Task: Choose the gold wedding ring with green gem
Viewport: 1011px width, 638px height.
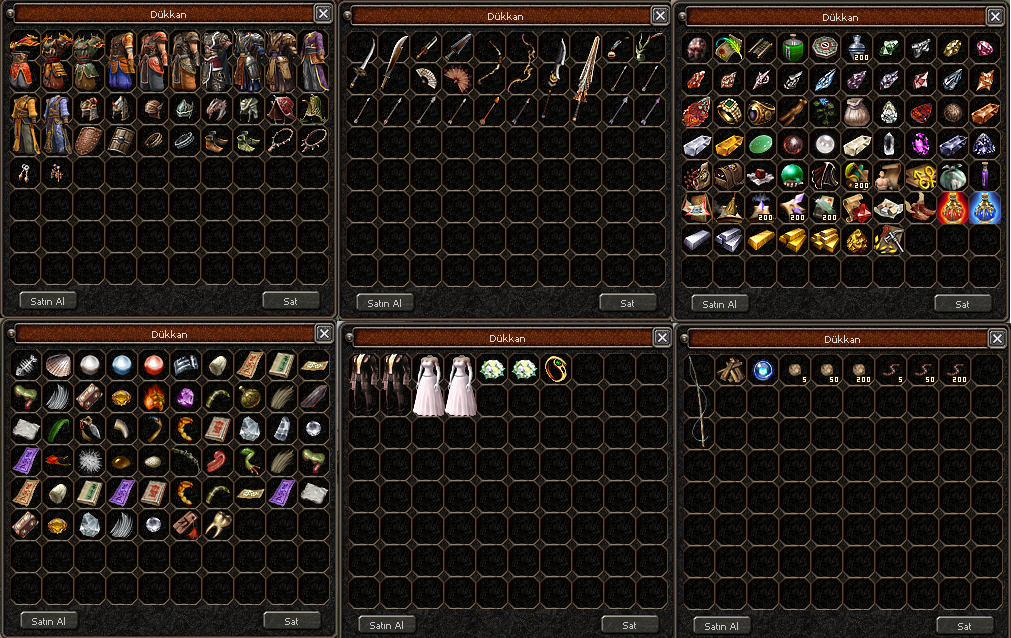Action: click(555, 370)
